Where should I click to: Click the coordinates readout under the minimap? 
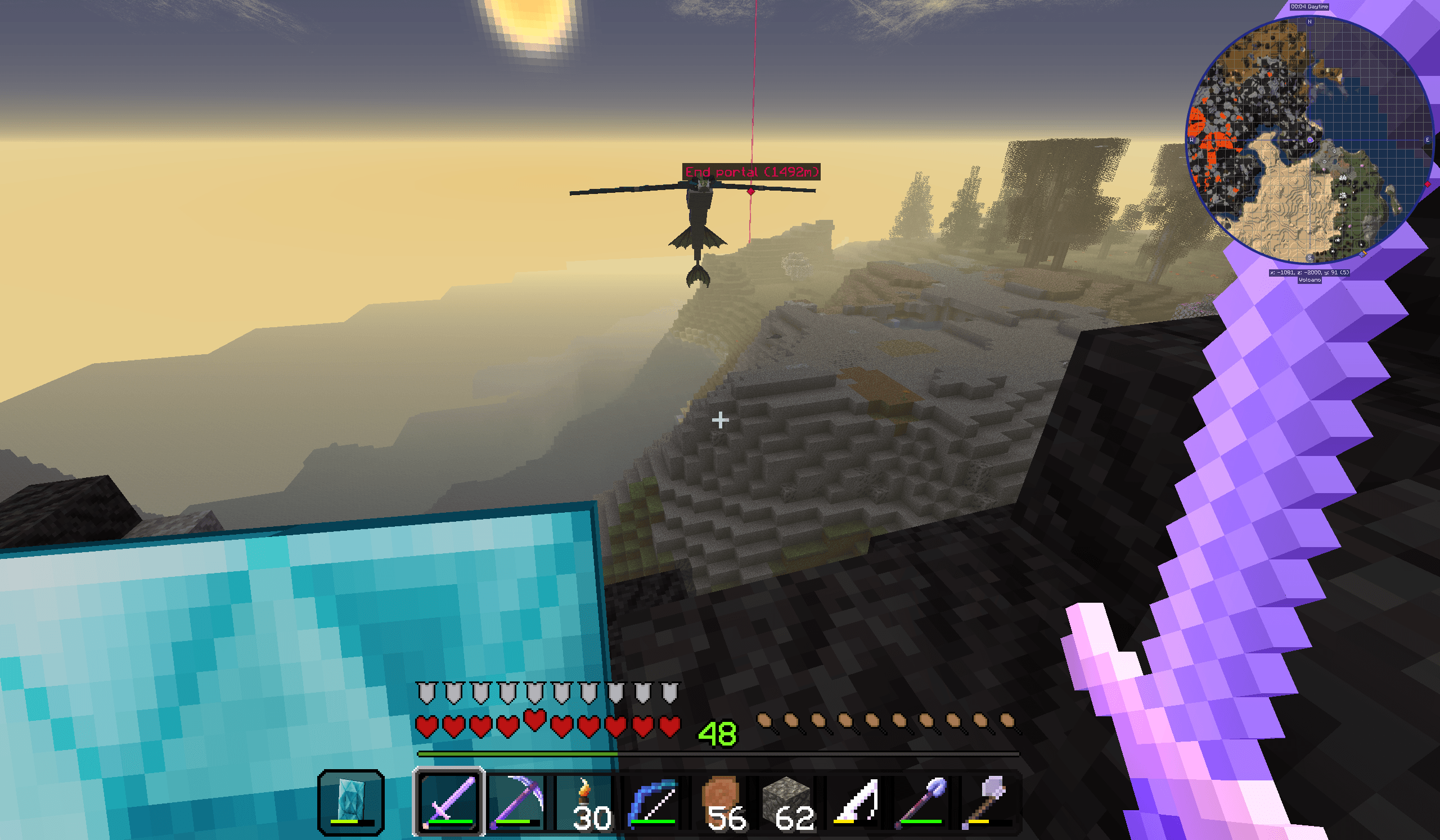(1309, 272)
